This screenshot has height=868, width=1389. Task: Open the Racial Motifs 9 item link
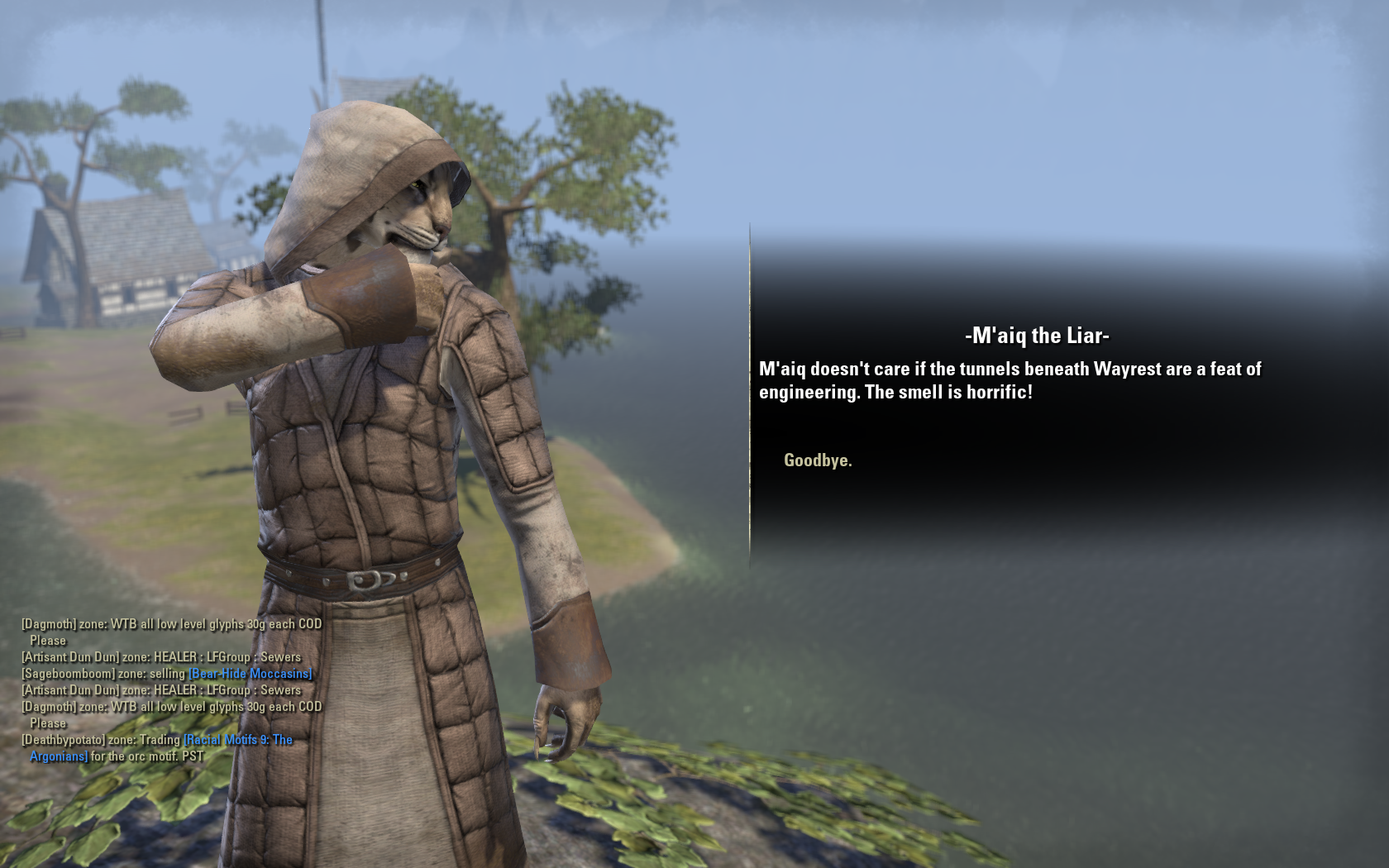(238, 740)
